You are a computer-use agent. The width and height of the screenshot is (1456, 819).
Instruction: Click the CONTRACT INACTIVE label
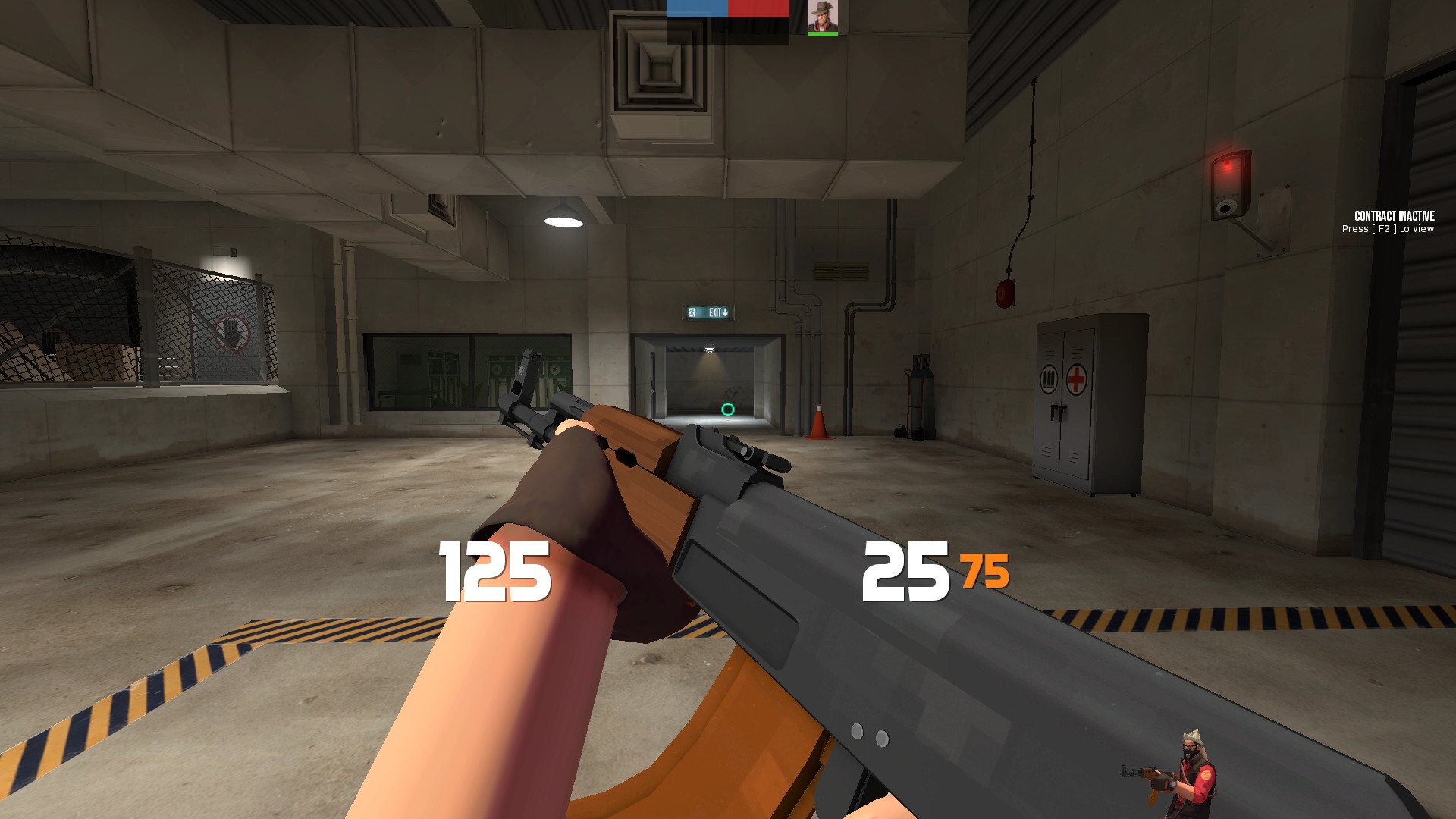tap(1394, 216)
